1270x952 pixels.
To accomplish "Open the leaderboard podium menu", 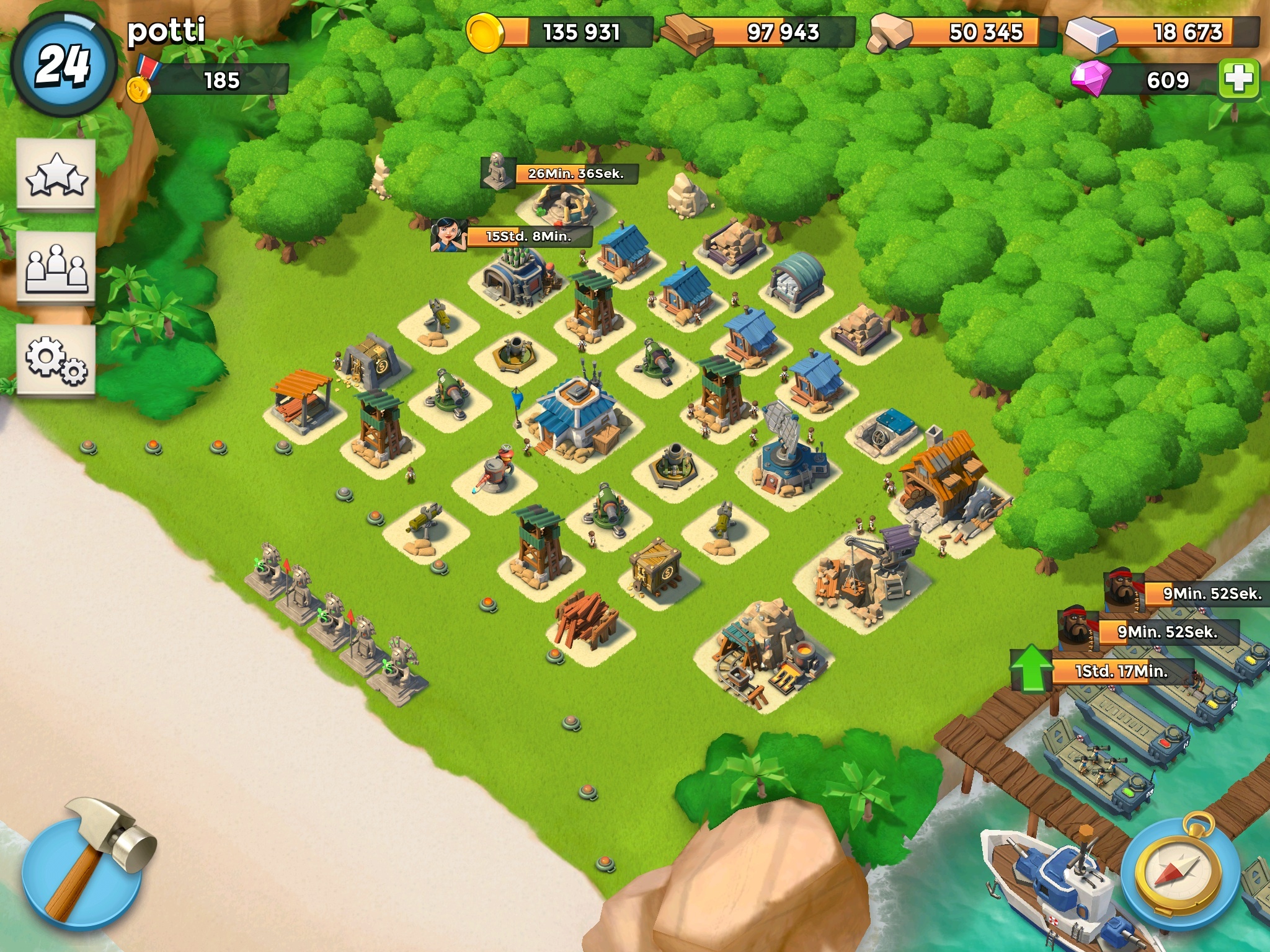I will click(56, 268).
